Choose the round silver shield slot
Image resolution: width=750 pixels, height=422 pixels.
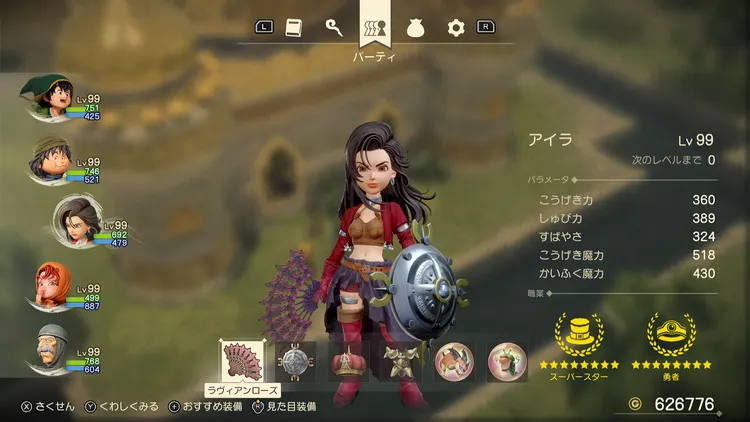point(295,362)
